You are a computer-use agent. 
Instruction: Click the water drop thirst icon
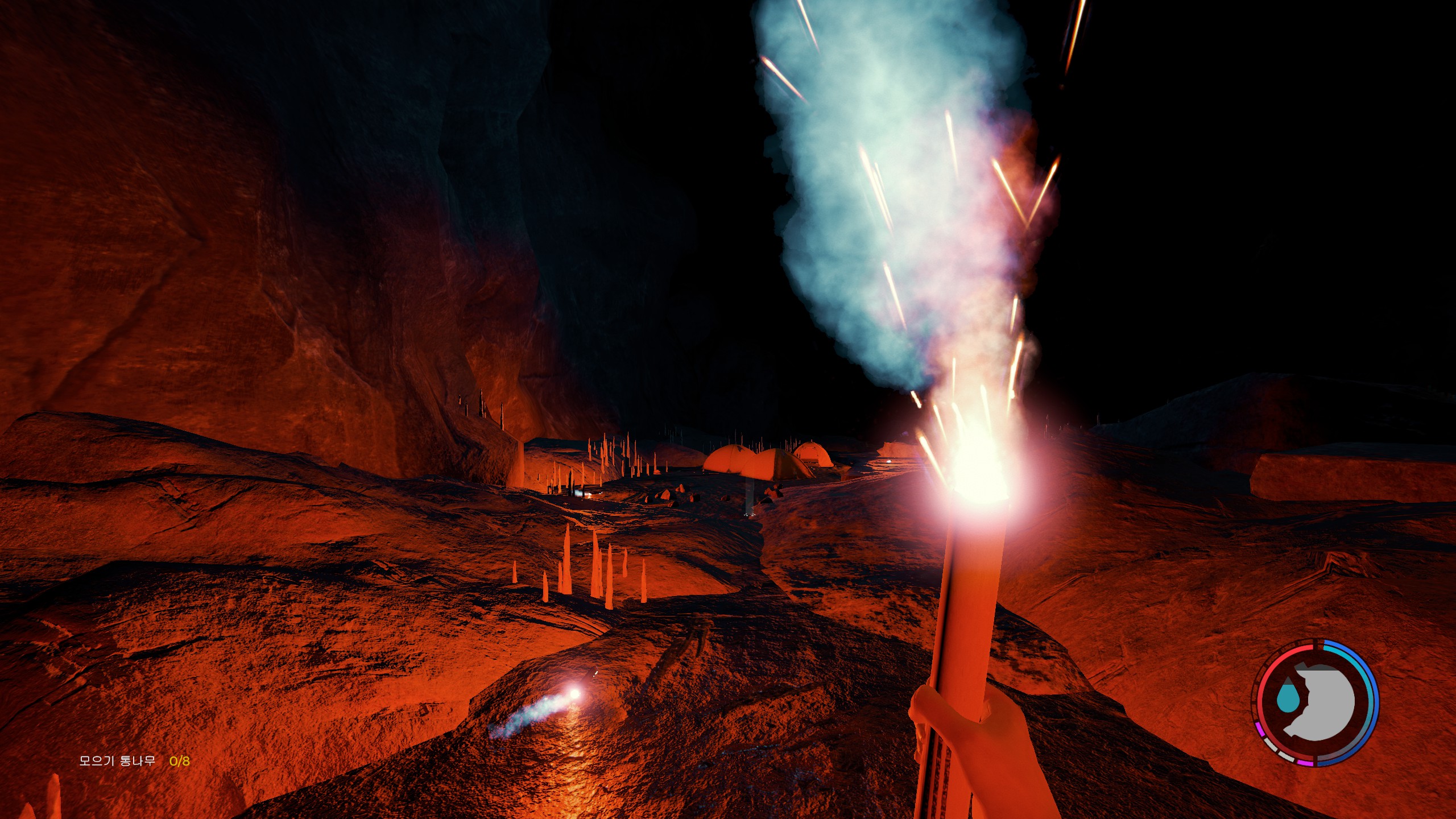1287,698
